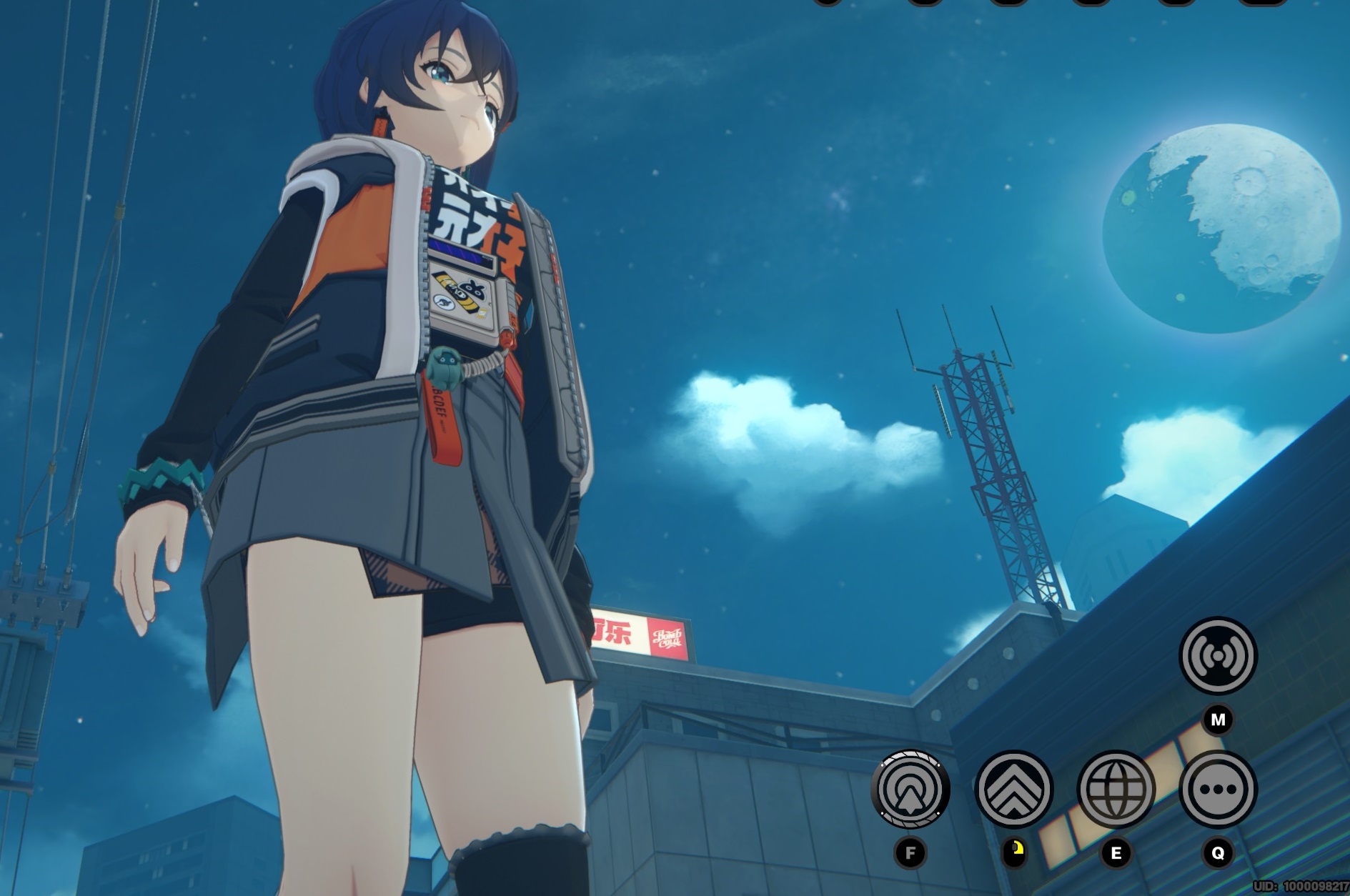Click the double chevron up button
Screen dimensions: 1350x896
click(1013, 790)
